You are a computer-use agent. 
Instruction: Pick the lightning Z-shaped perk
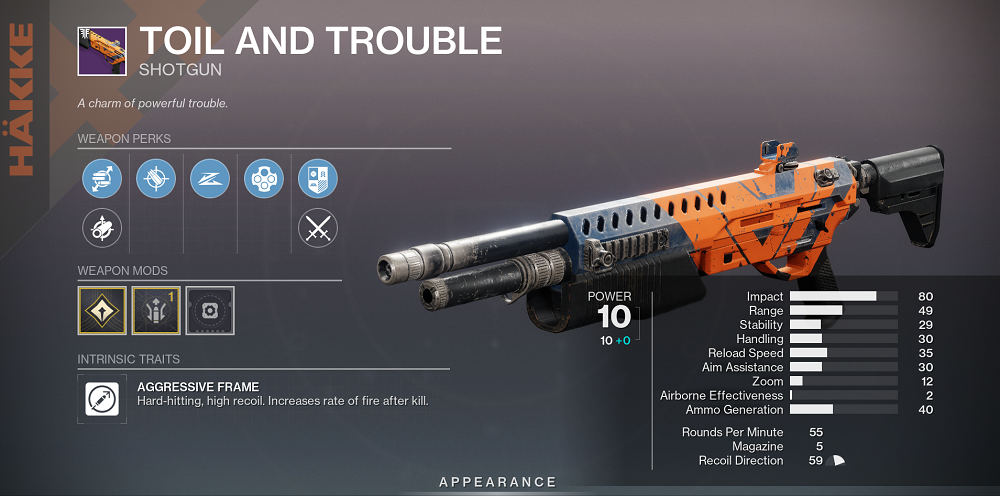pos(210,180)
